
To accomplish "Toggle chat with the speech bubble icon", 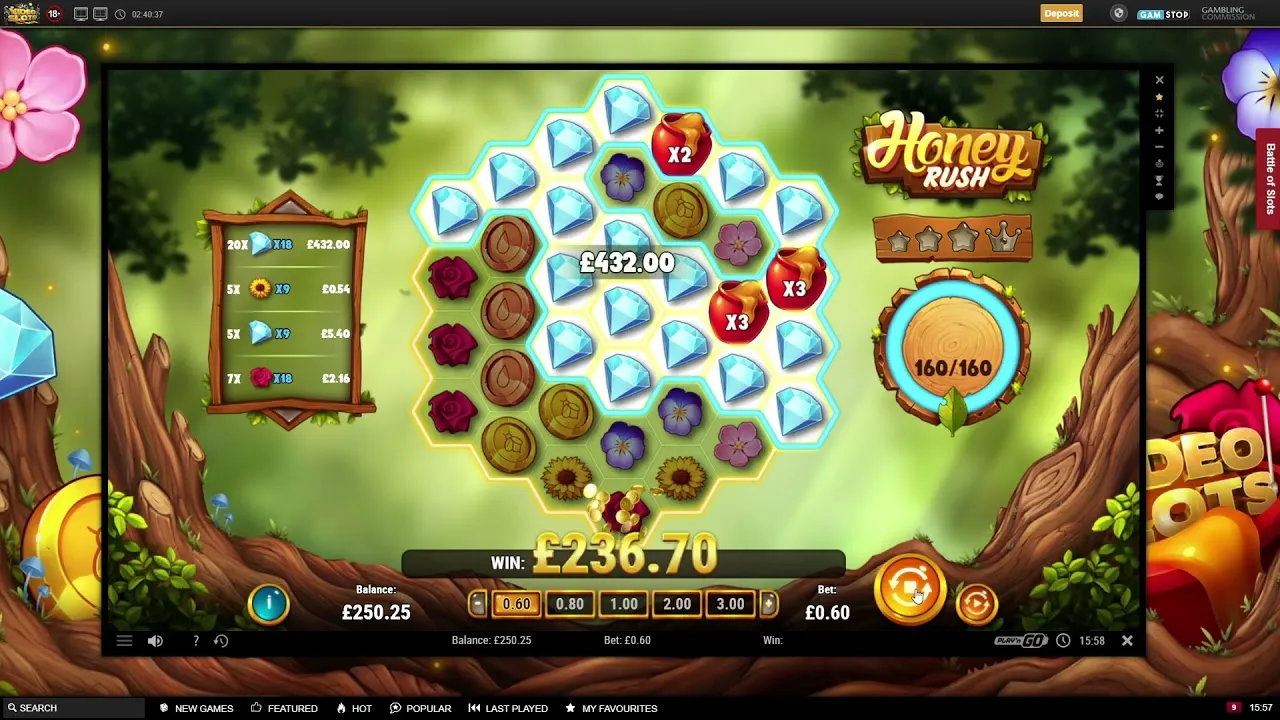I will pyautogui.click(x=1159, y=196).
